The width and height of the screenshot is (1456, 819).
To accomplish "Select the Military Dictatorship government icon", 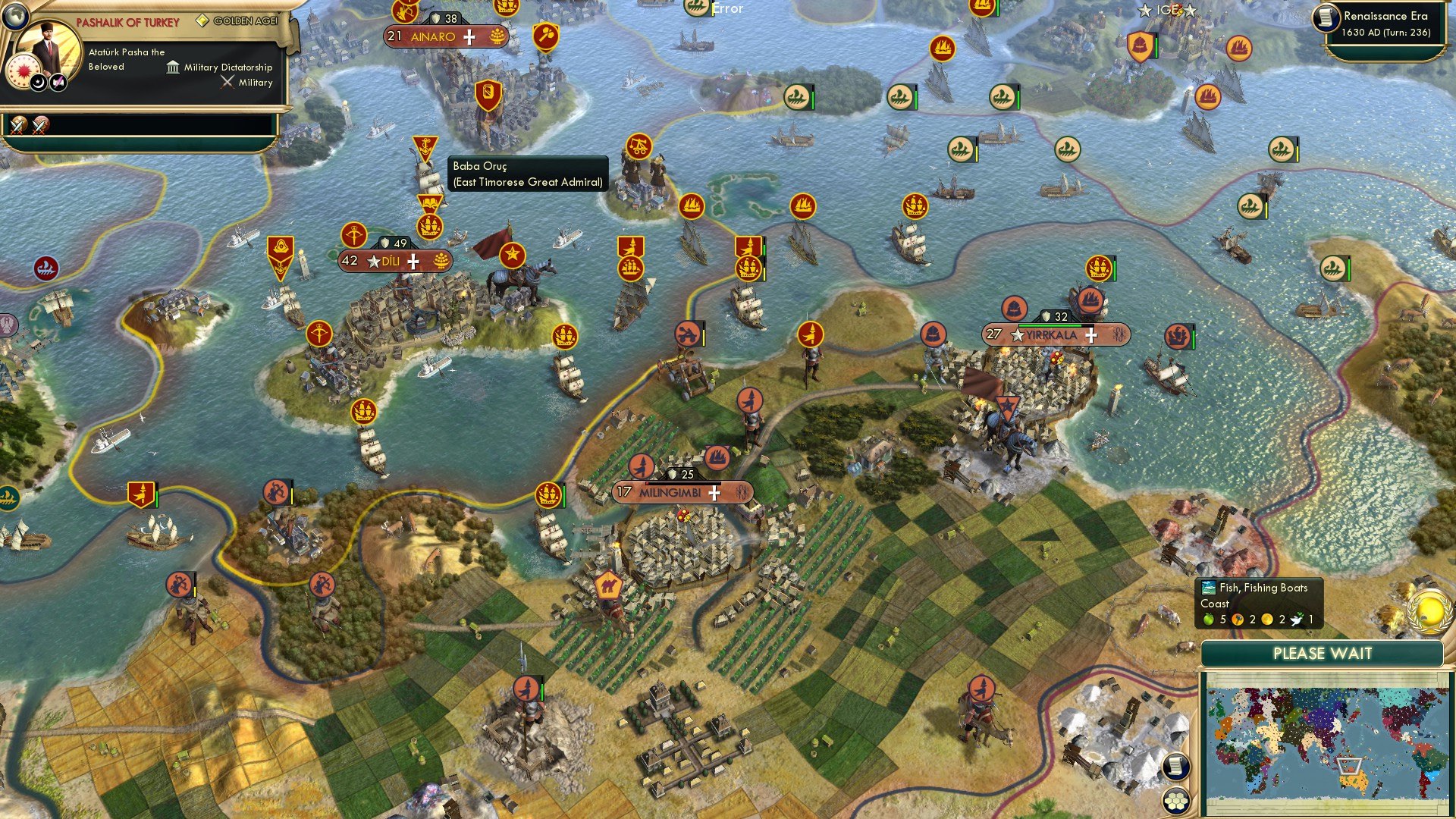I will tap(172, 67).
